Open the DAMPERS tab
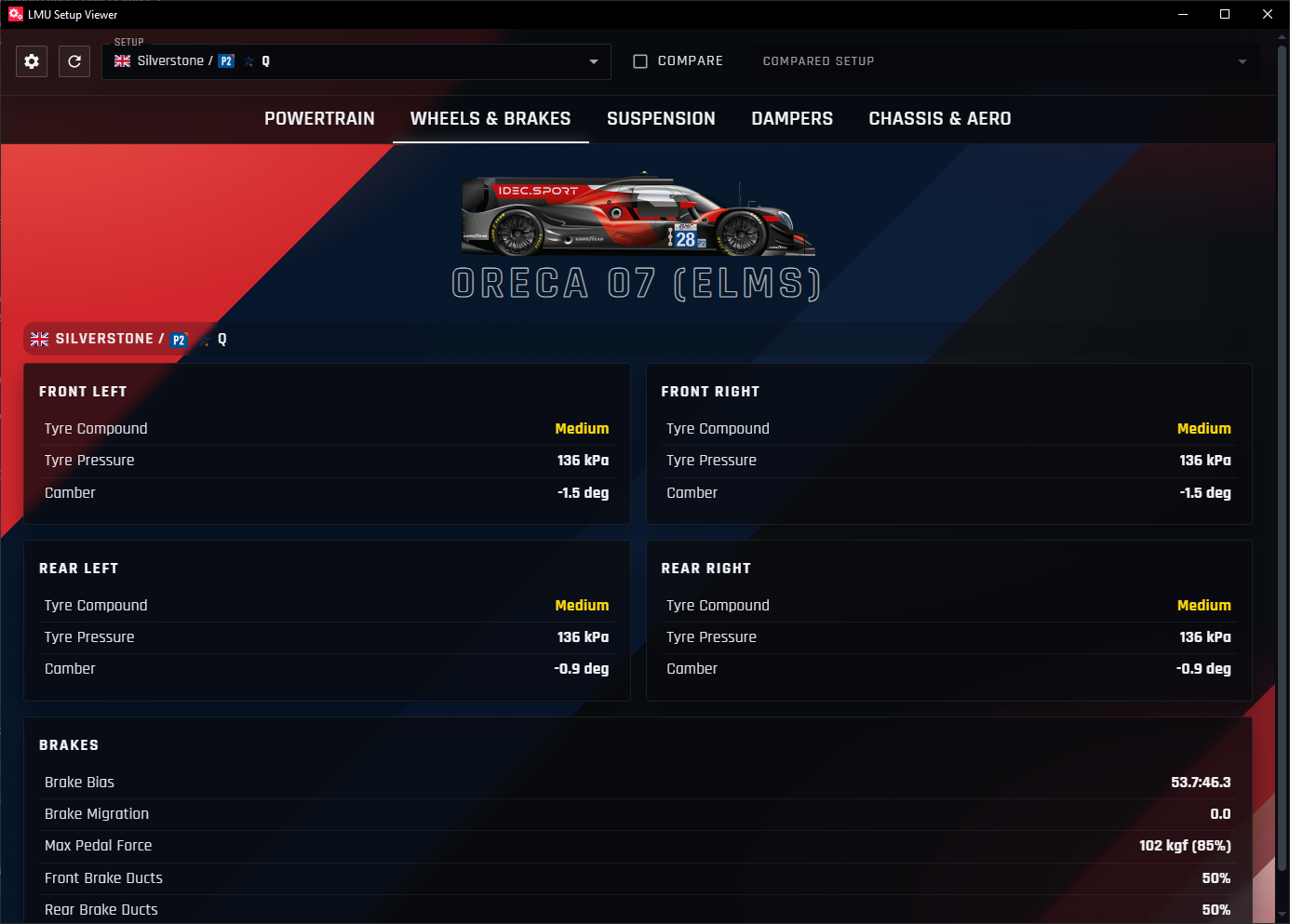 tap(792, 119)
